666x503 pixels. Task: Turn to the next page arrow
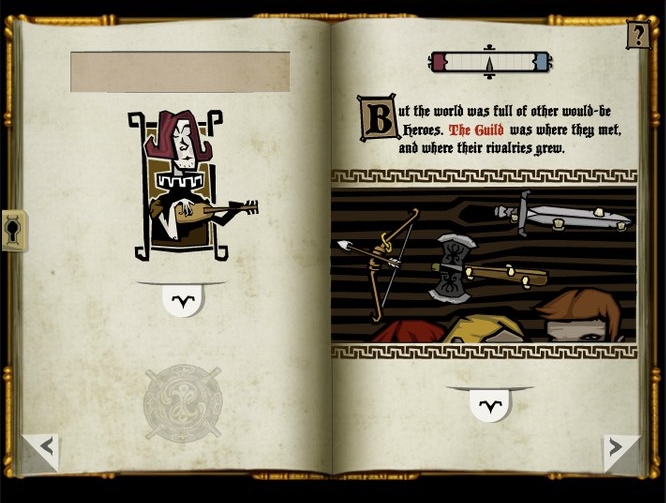point(620,449)
